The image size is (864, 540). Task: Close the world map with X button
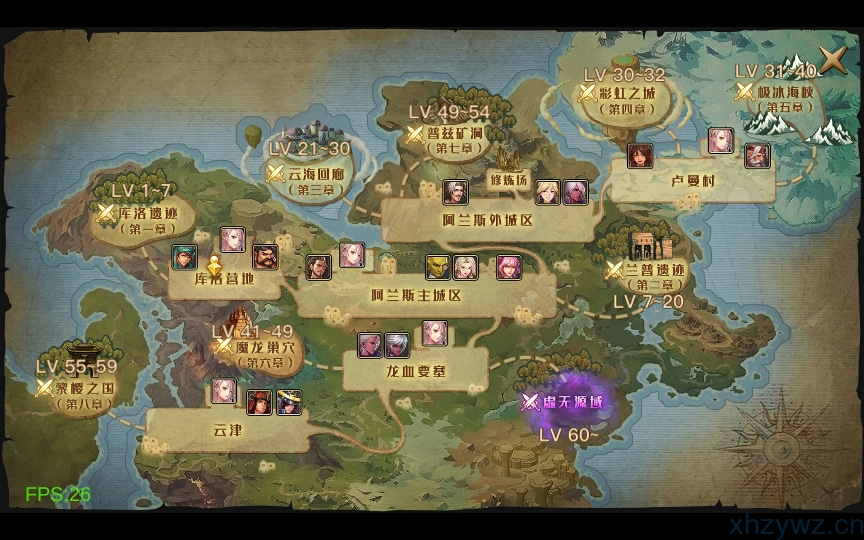[x=832, y=60]
